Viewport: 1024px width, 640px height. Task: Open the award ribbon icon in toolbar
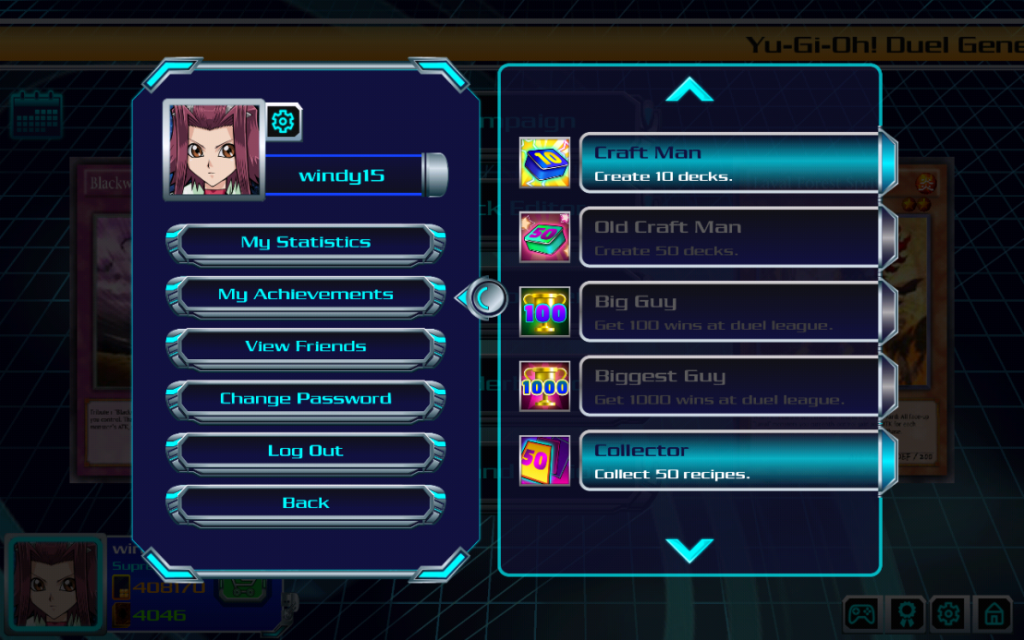[905, 612]
